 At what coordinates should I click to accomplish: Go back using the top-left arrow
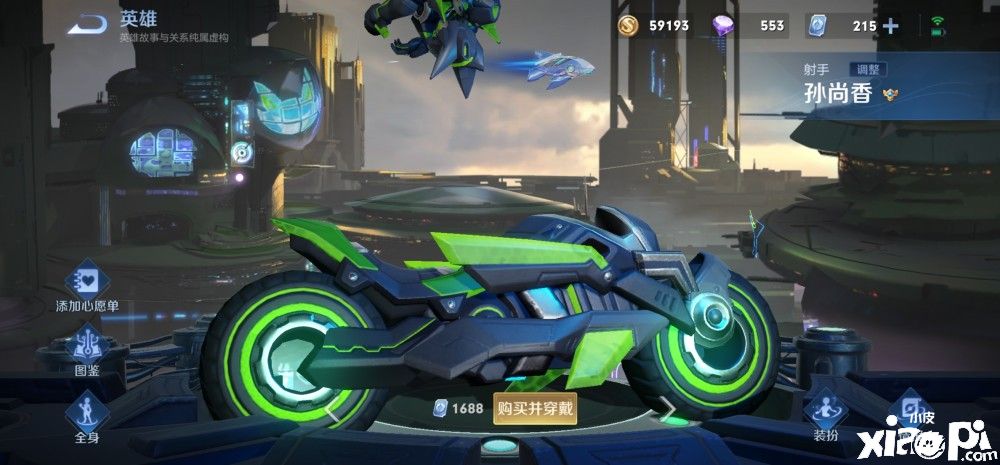(93, 23)
